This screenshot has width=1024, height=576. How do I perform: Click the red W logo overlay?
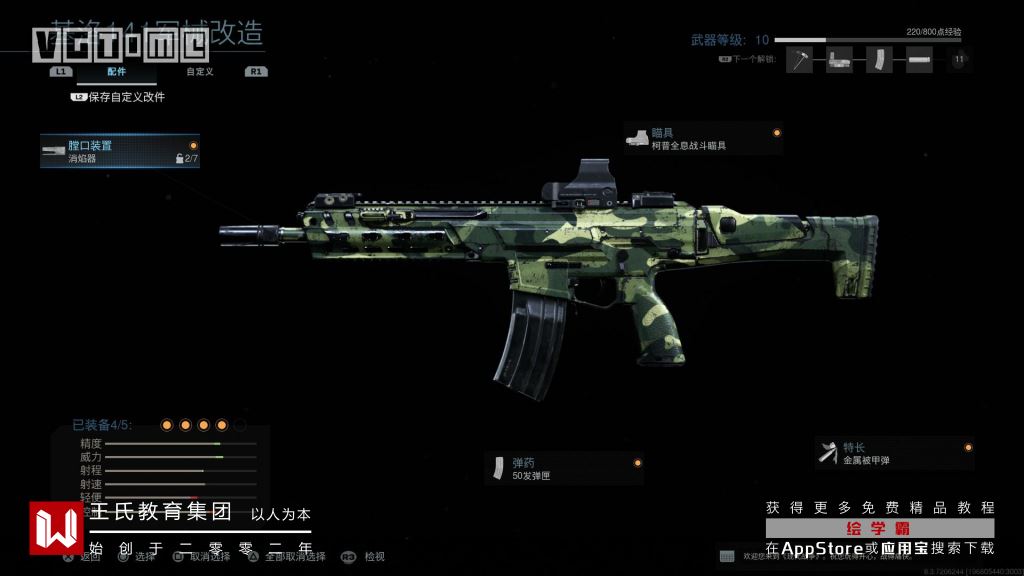(56, 527)
